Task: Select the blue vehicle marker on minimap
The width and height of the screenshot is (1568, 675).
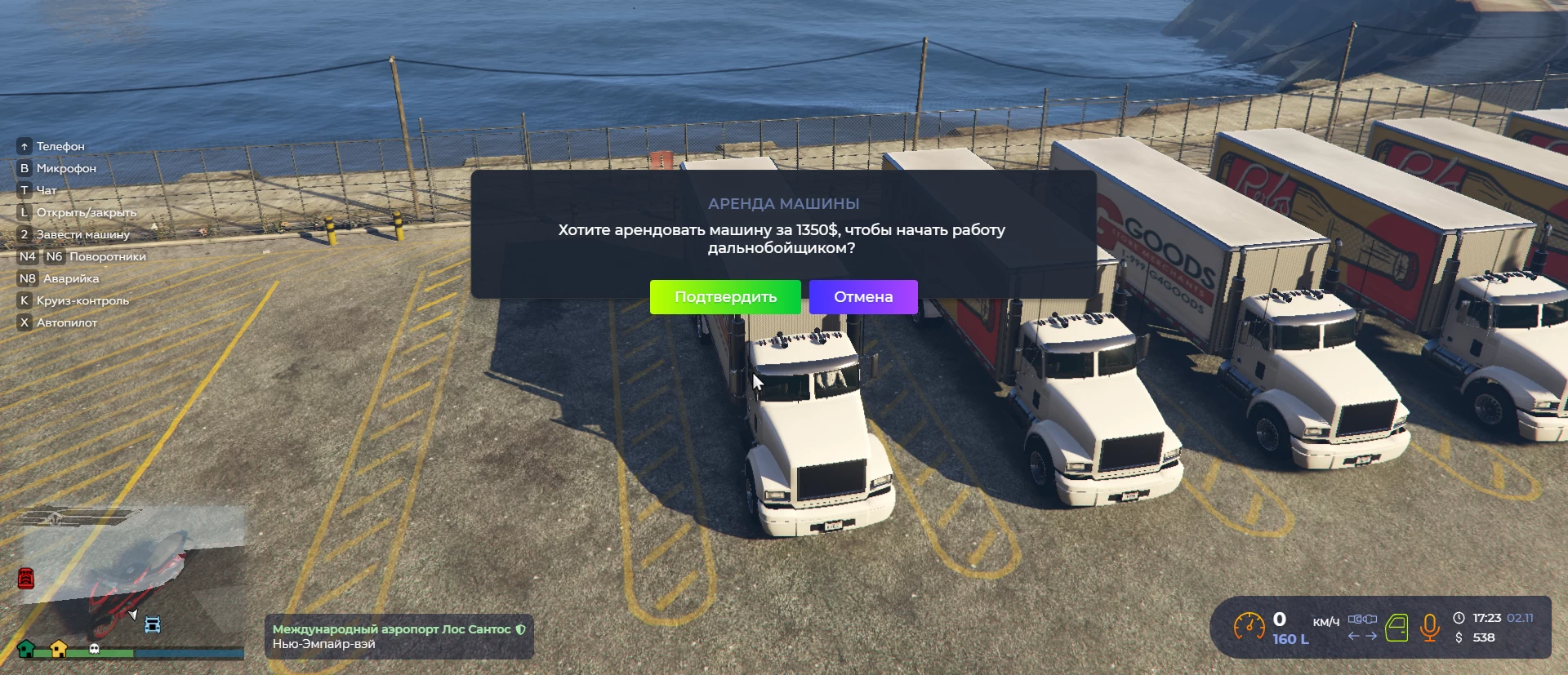Action: (153, 625)
